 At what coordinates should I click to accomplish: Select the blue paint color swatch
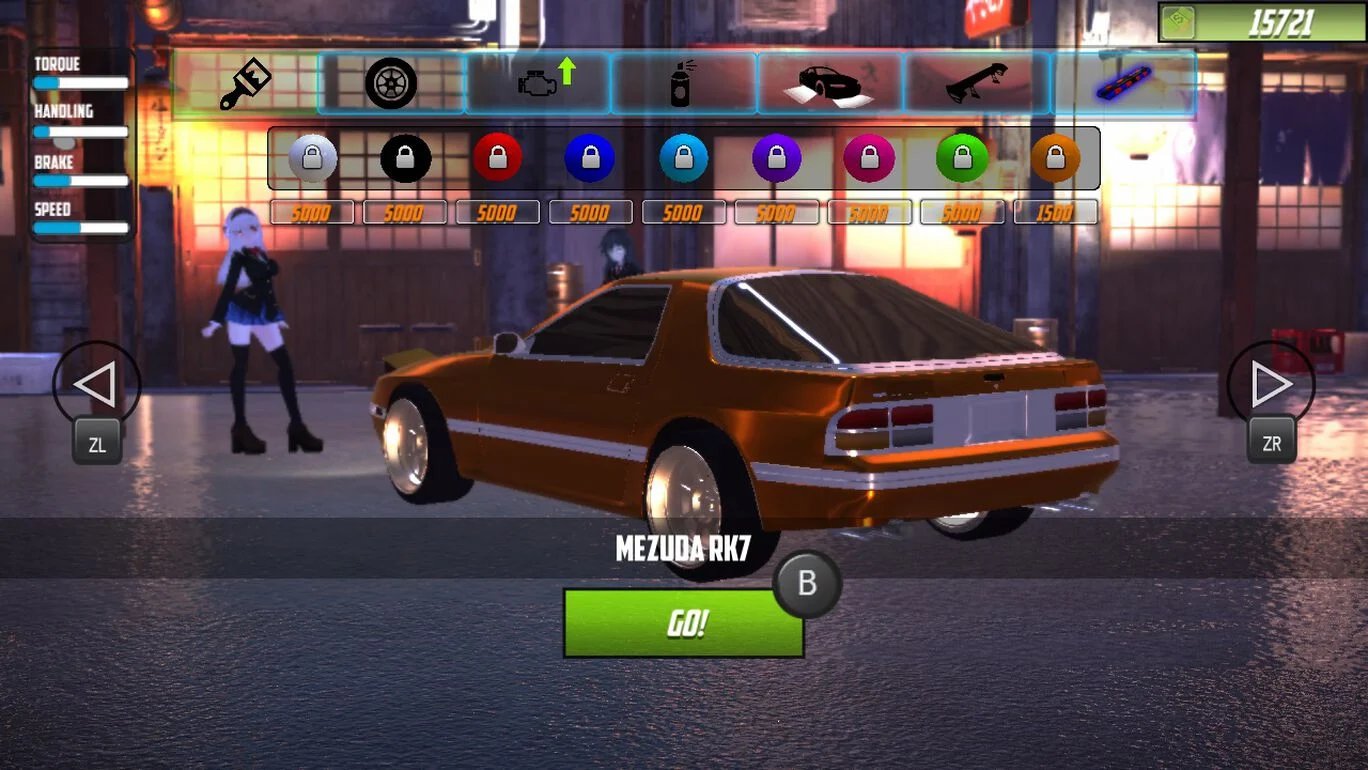tap(590, 157)
